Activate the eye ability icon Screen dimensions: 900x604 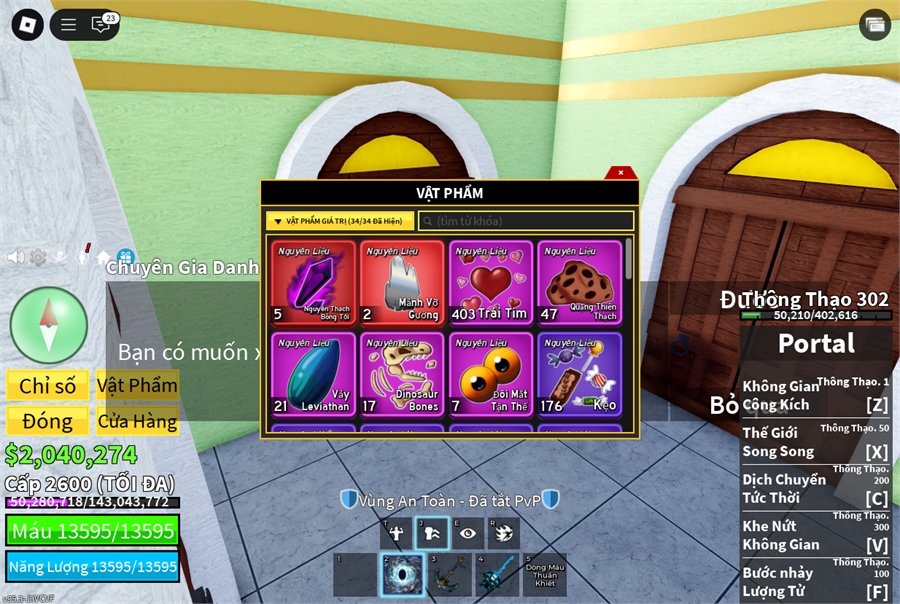coord(467,533)
